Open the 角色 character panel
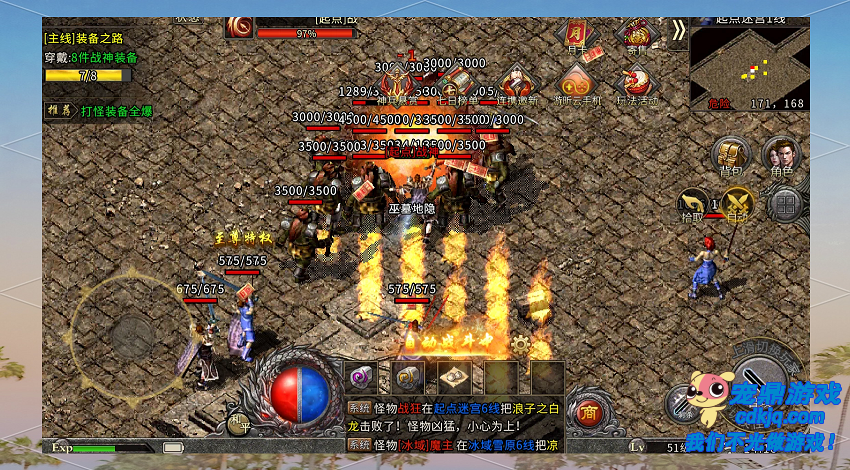The width and height of the screenshot is (850, 470). (x=781, y=156)
